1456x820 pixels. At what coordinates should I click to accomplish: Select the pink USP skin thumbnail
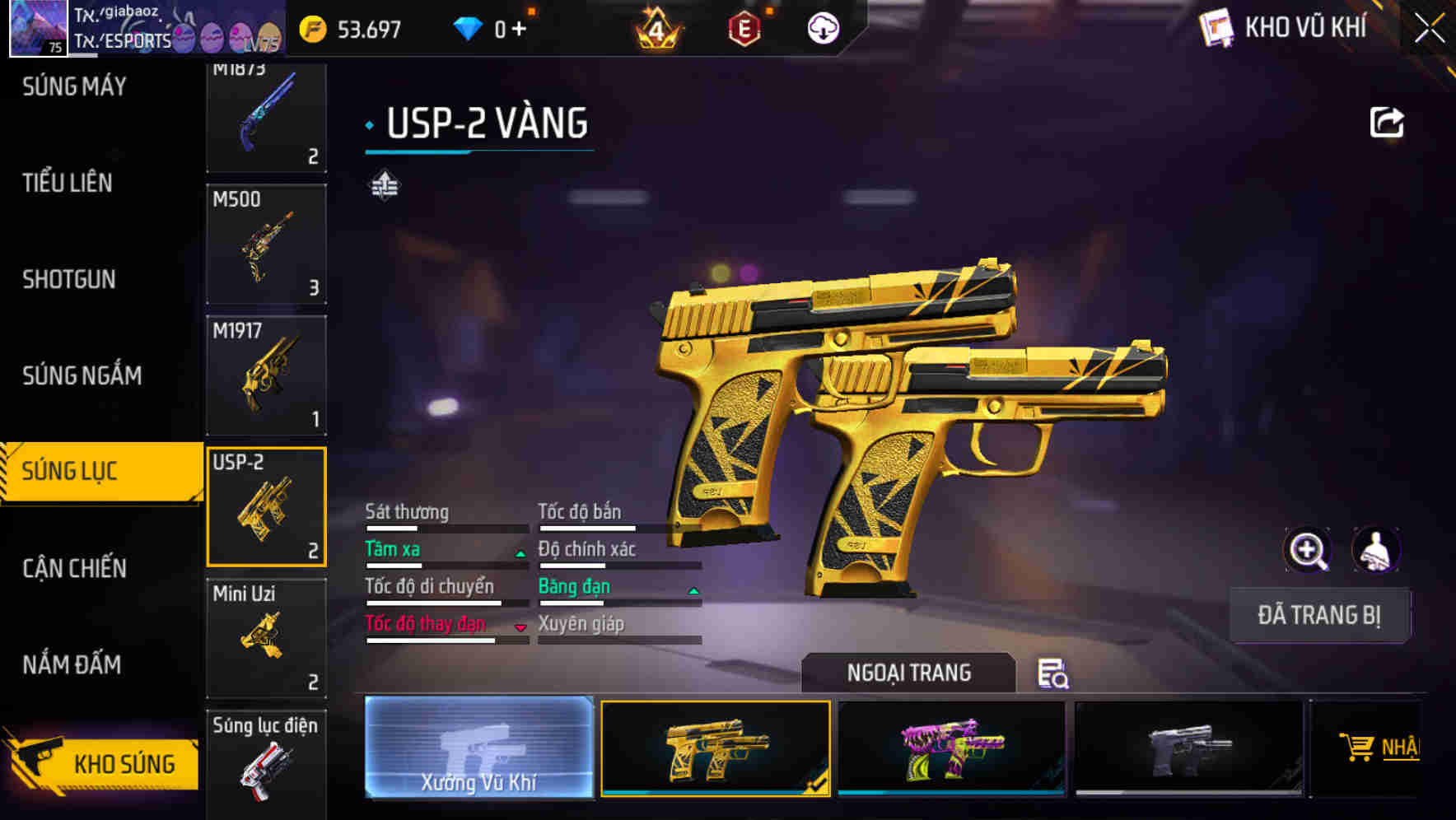click(953, 748)
